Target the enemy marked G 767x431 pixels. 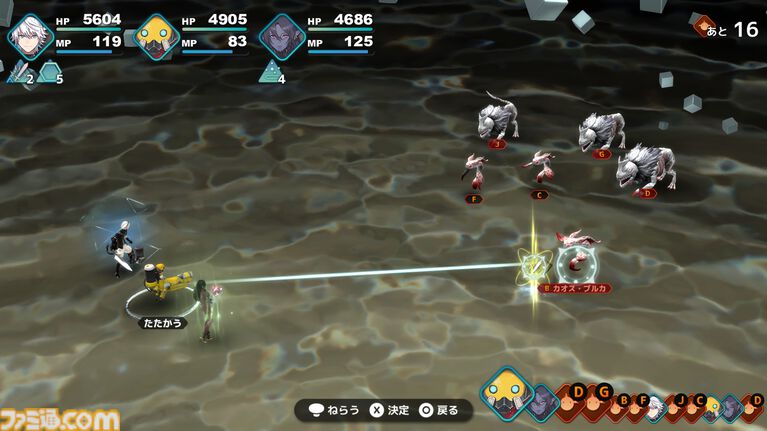tap(602, 131)
